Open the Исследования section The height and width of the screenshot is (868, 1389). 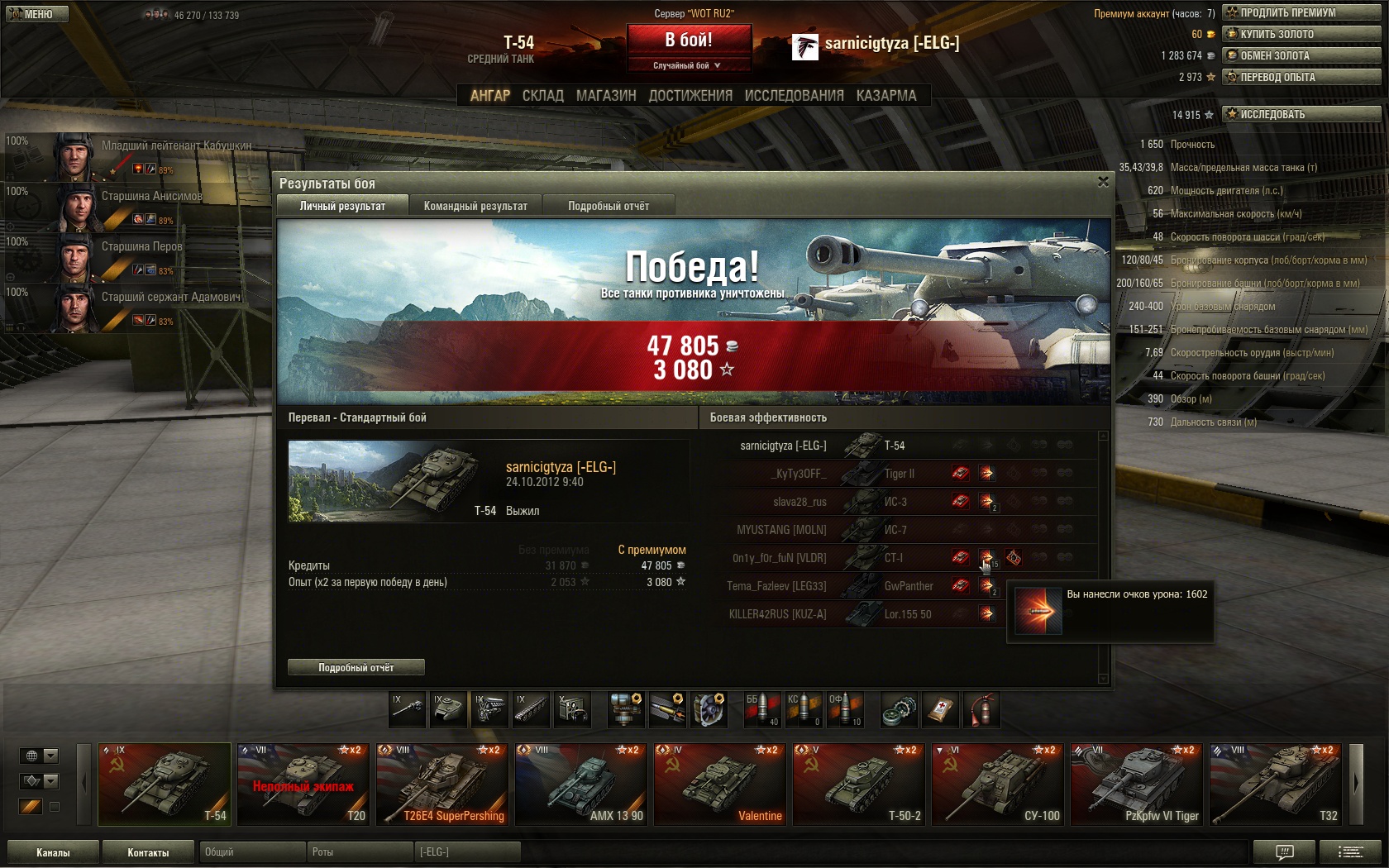(794, 96)
